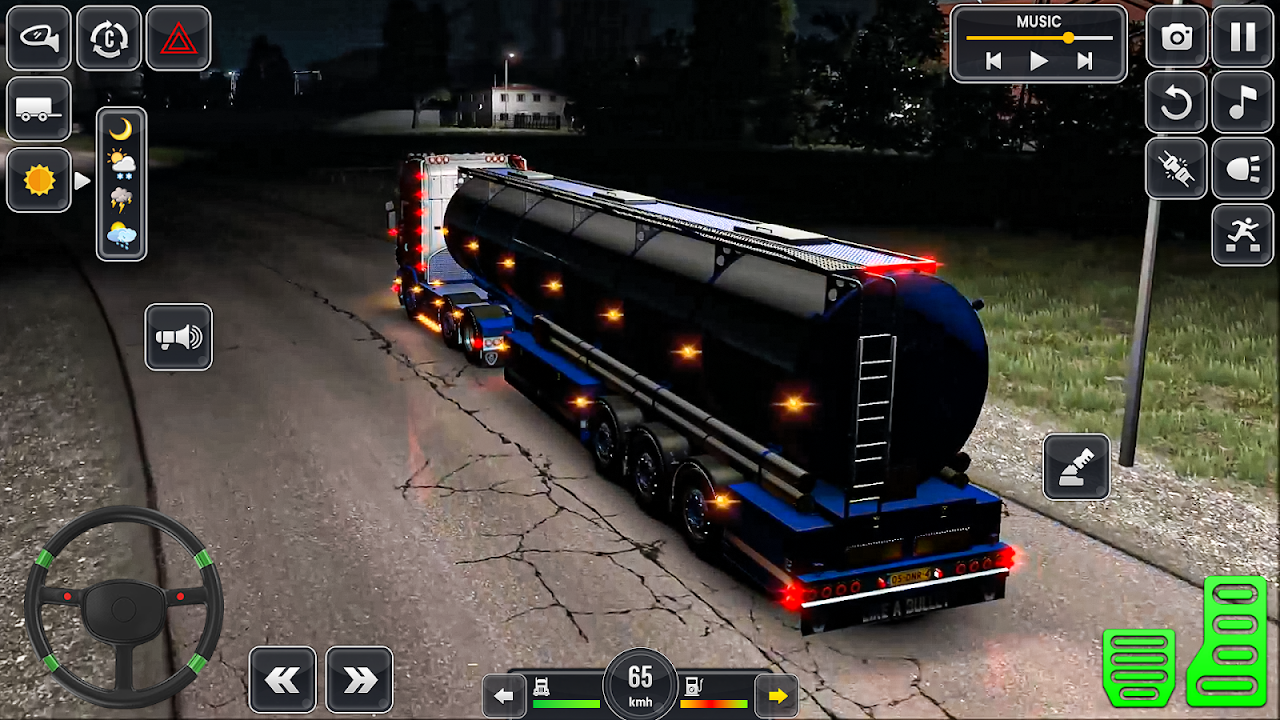Exit the truck with the running man icon
The width and height of the screenshot is (1280, 720).
[x=1243, y=234]
